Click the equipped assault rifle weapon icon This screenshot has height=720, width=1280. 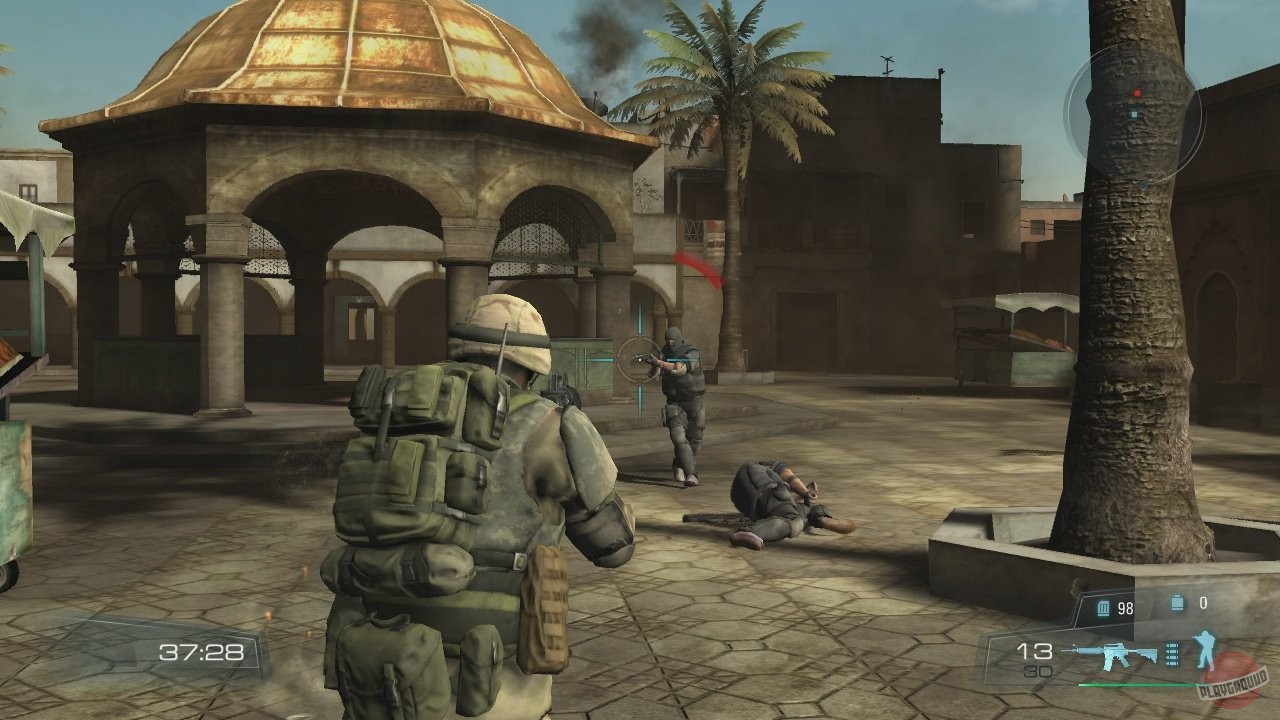[1114, 655]
